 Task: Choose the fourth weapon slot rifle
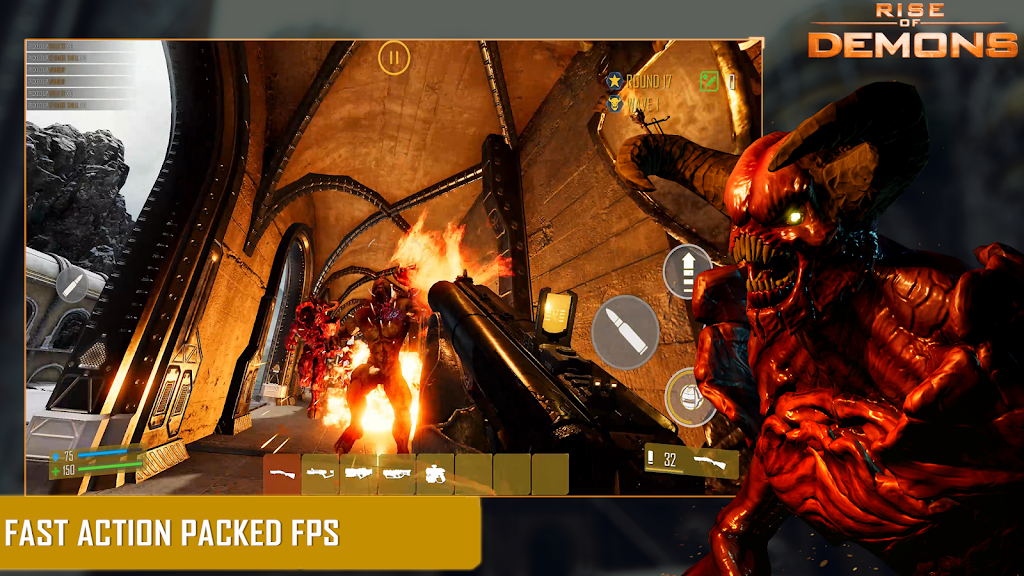click(x=397, y=474)
